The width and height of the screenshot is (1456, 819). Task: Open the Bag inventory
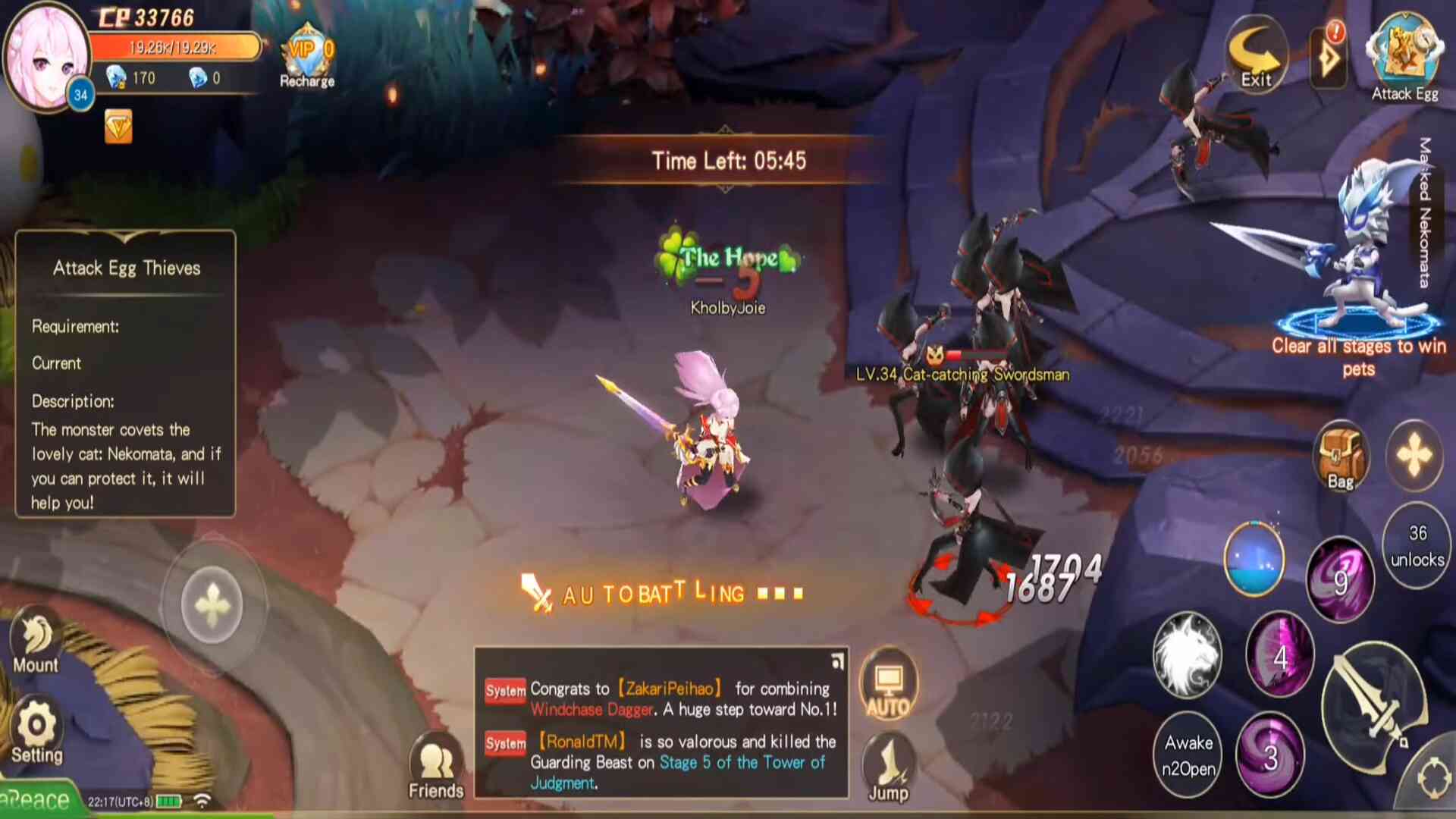[x=1341, y=457]
